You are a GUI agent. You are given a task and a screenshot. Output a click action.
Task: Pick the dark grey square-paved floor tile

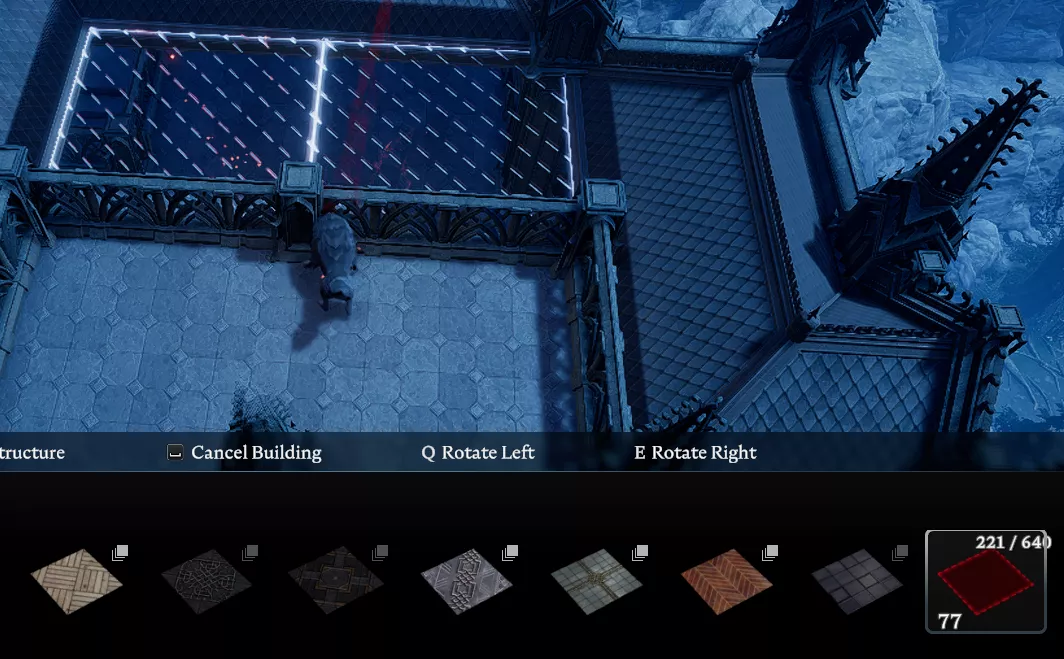coord(856,581)
